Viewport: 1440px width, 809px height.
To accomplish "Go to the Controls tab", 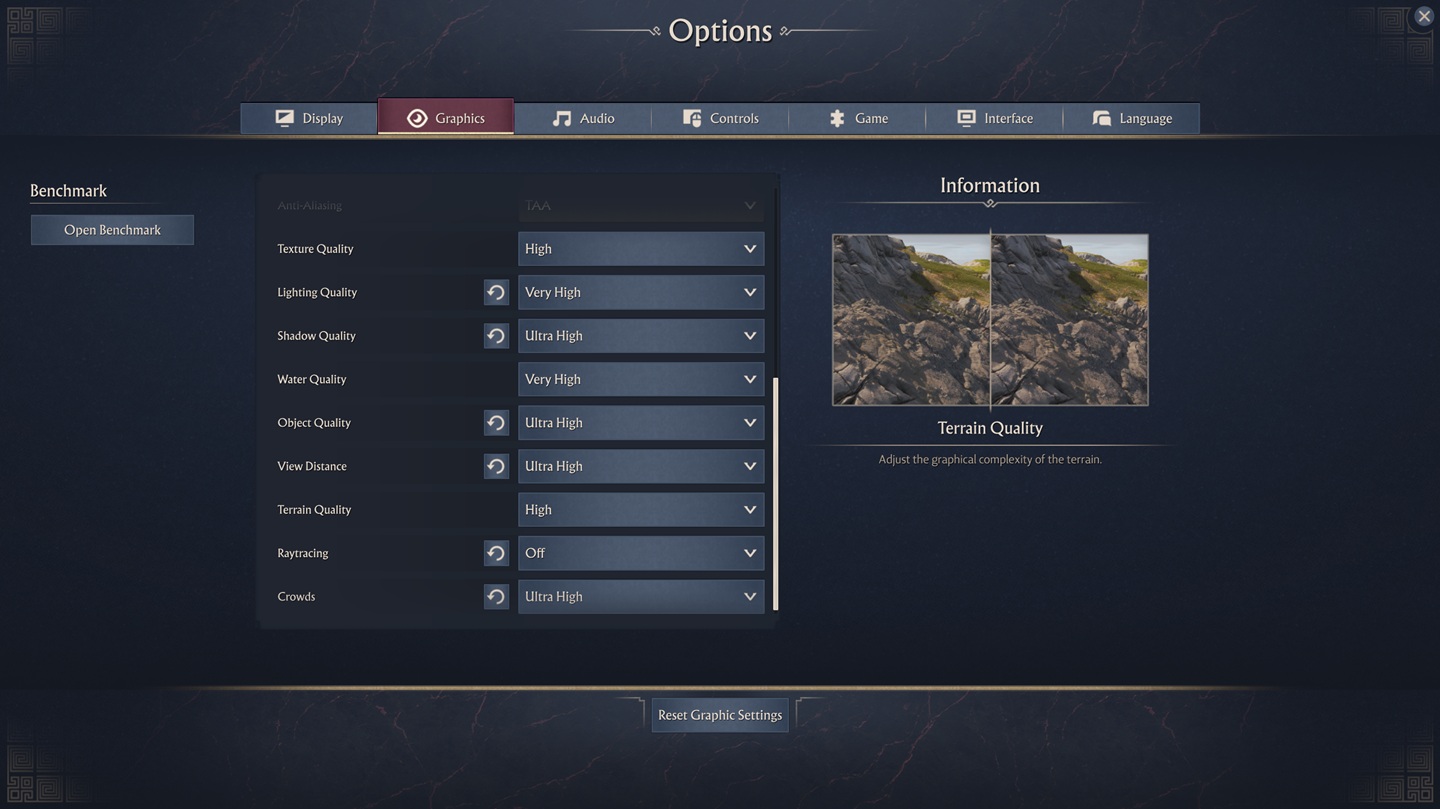I will tap(720, 118).
